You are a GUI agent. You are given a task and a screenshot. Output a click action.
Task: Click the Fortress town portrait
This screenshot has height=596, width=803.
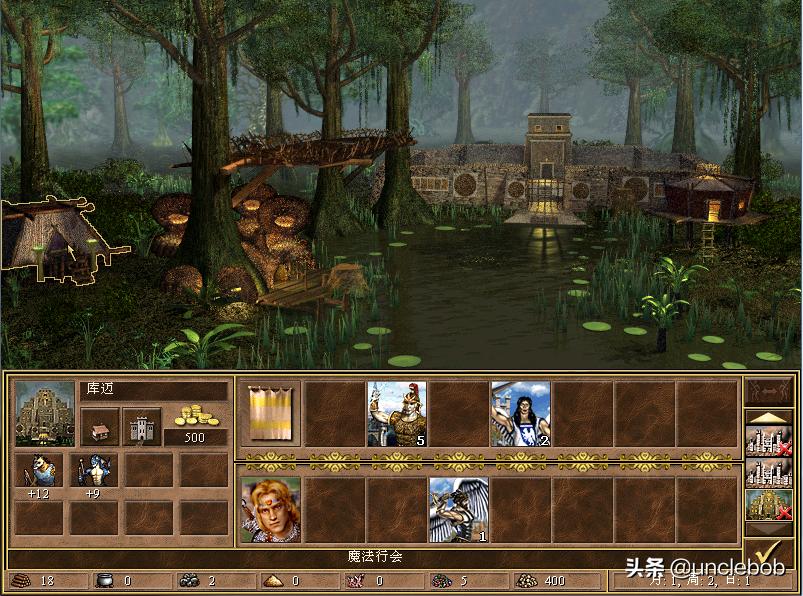coord(45,413)
